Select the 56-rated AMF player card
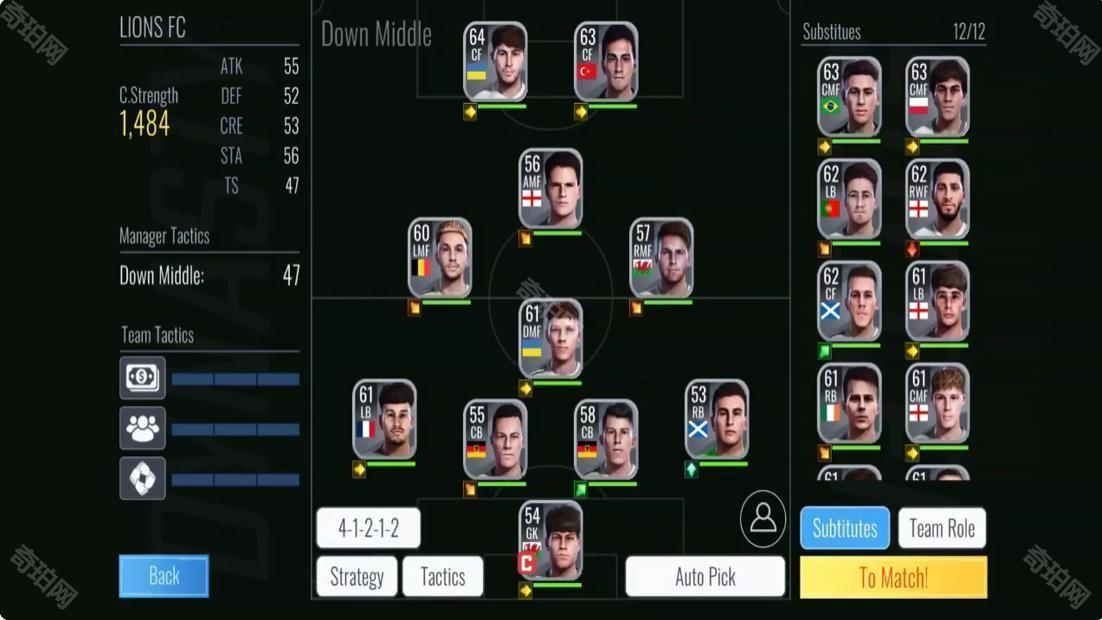1102x620 pixels. [550, 189]
